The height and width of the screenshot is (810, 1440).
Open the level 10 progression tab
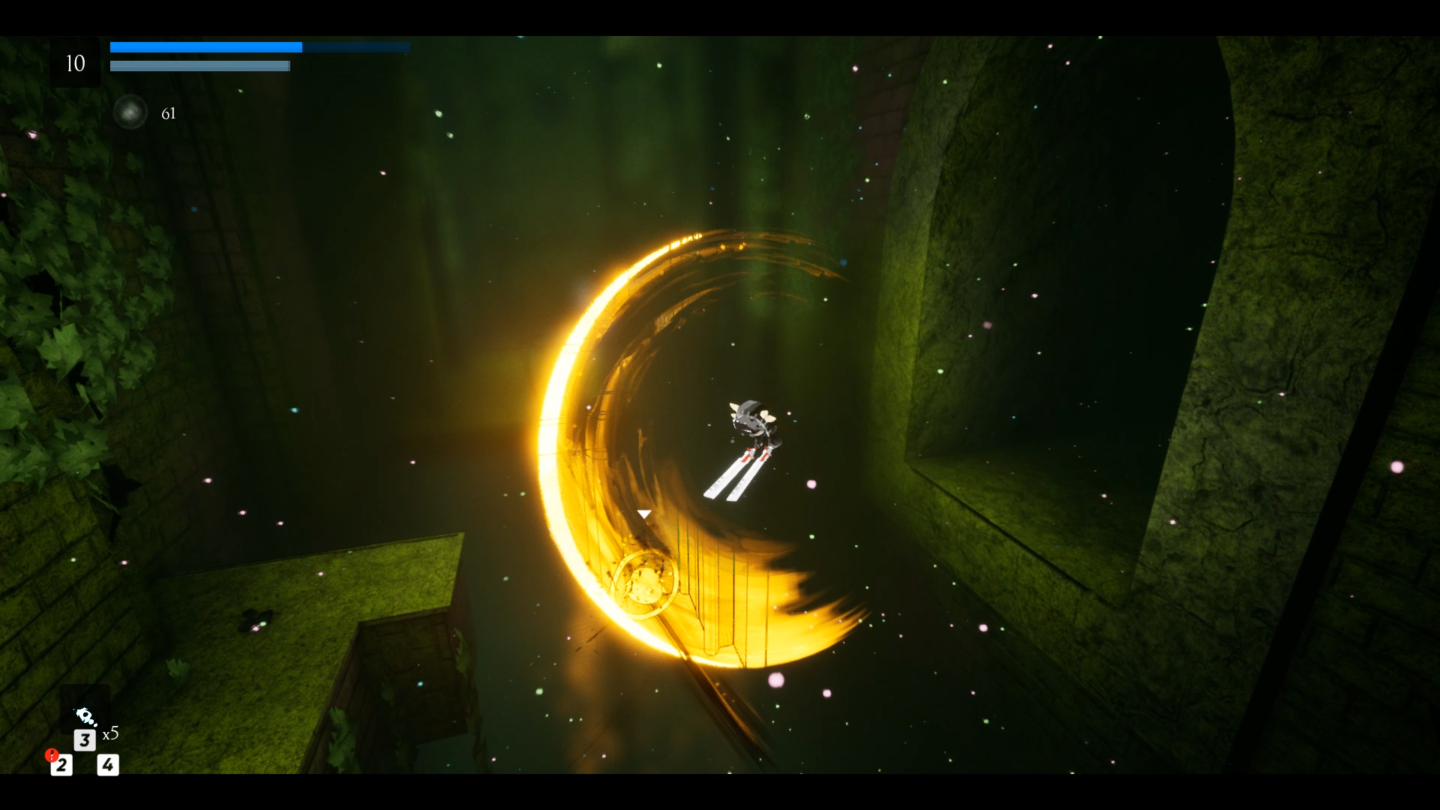75,63
